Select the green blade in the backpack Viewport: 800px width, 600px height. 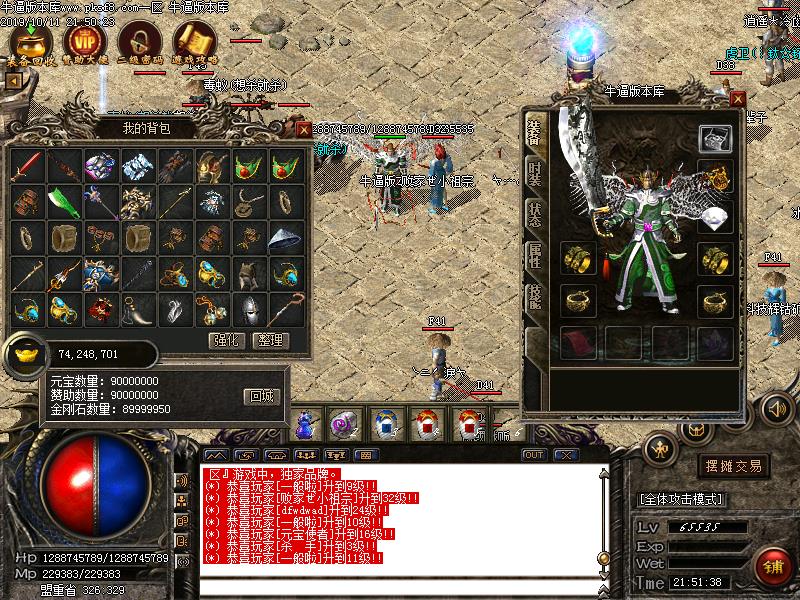click(65, 201)
